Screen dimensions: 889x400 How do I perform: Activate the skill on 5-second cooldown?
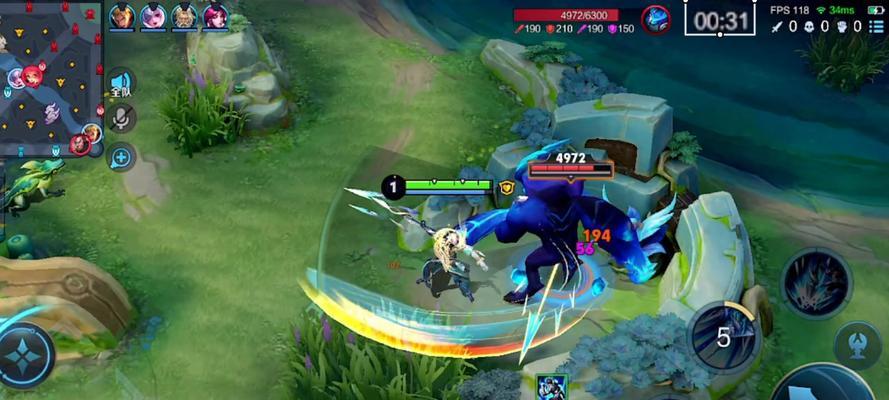coord(723,336)
